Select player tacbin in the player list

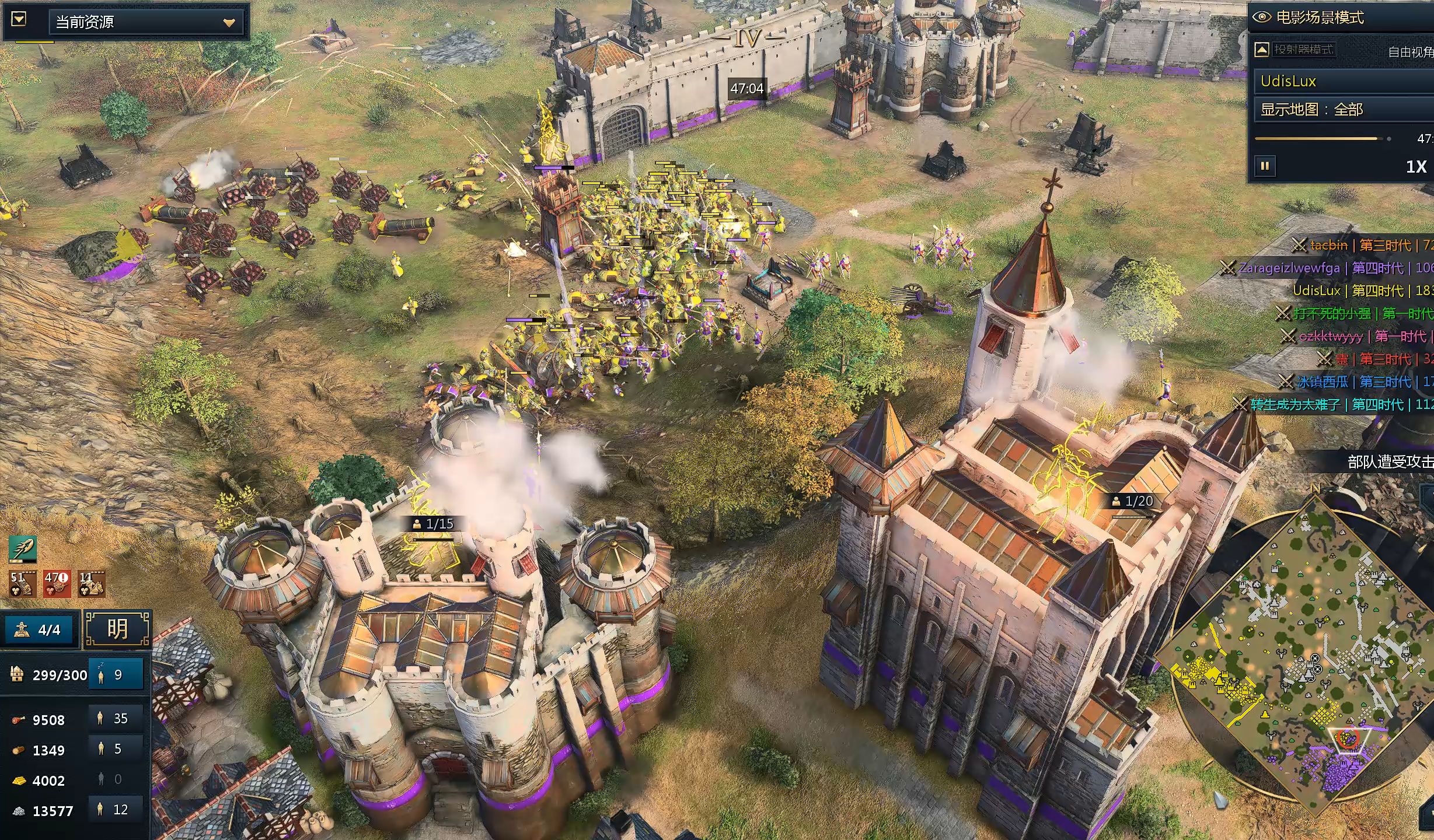coord(1328,245)
